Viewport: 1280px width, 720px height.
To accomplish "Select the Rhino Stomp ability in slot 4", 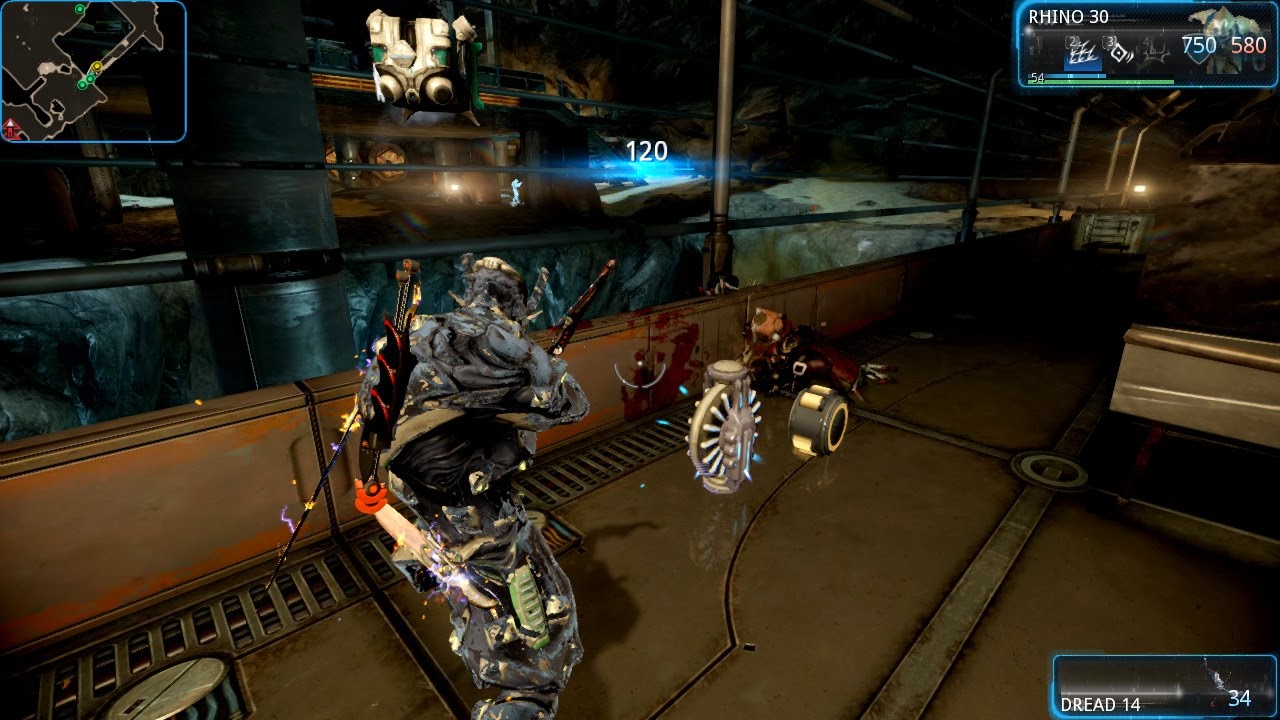I will point(1153,53).
